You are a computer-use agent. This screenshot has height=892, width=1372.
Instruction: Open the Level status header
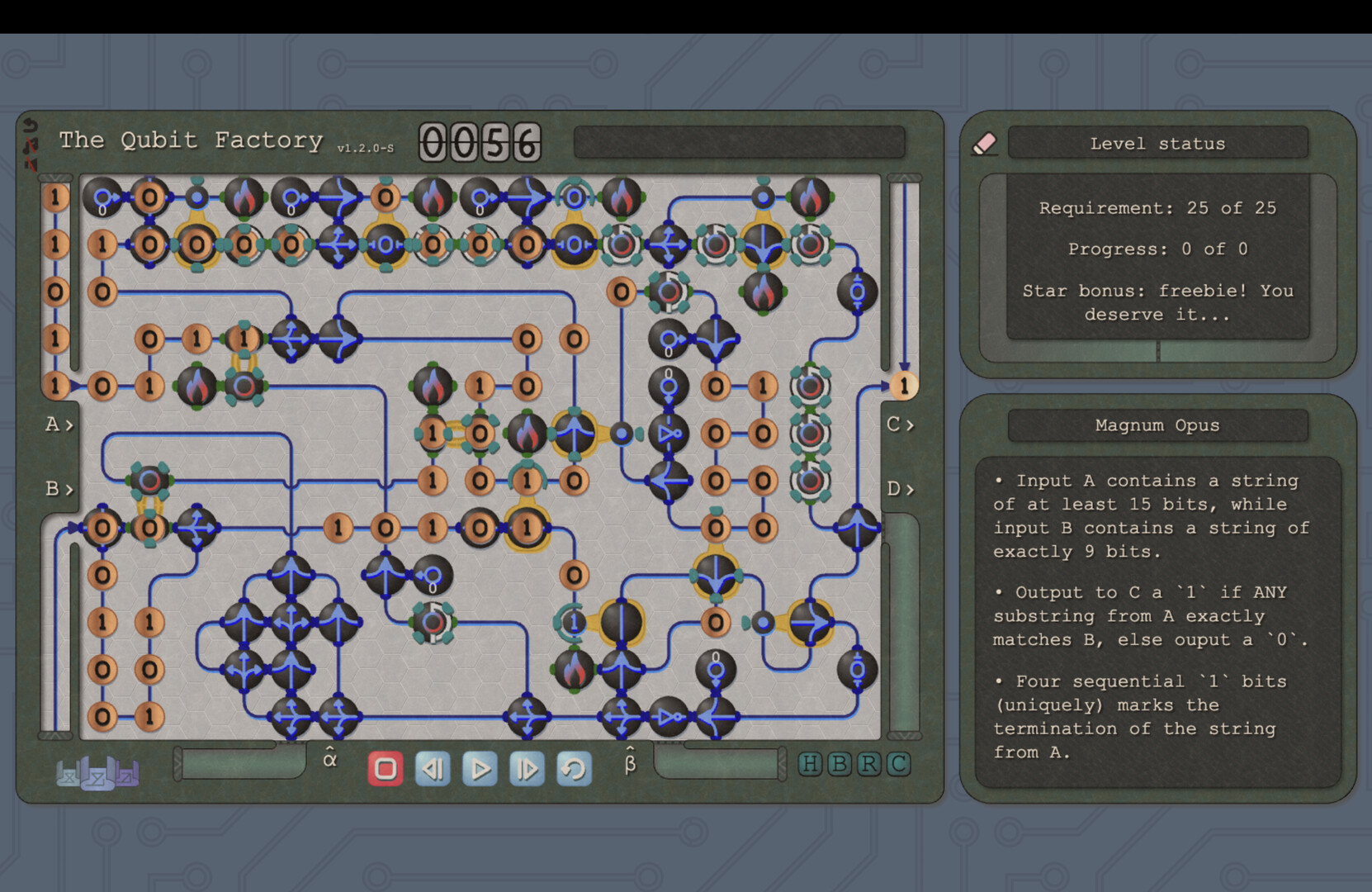coord(1157,143)
